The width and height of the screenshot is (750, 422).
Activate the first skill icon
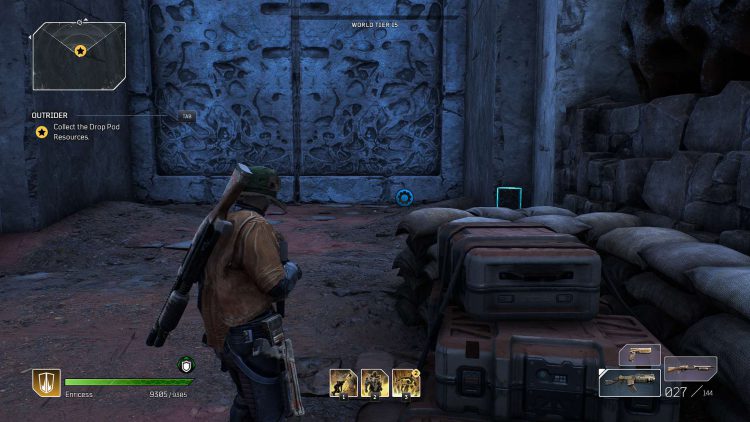(344, 383)
